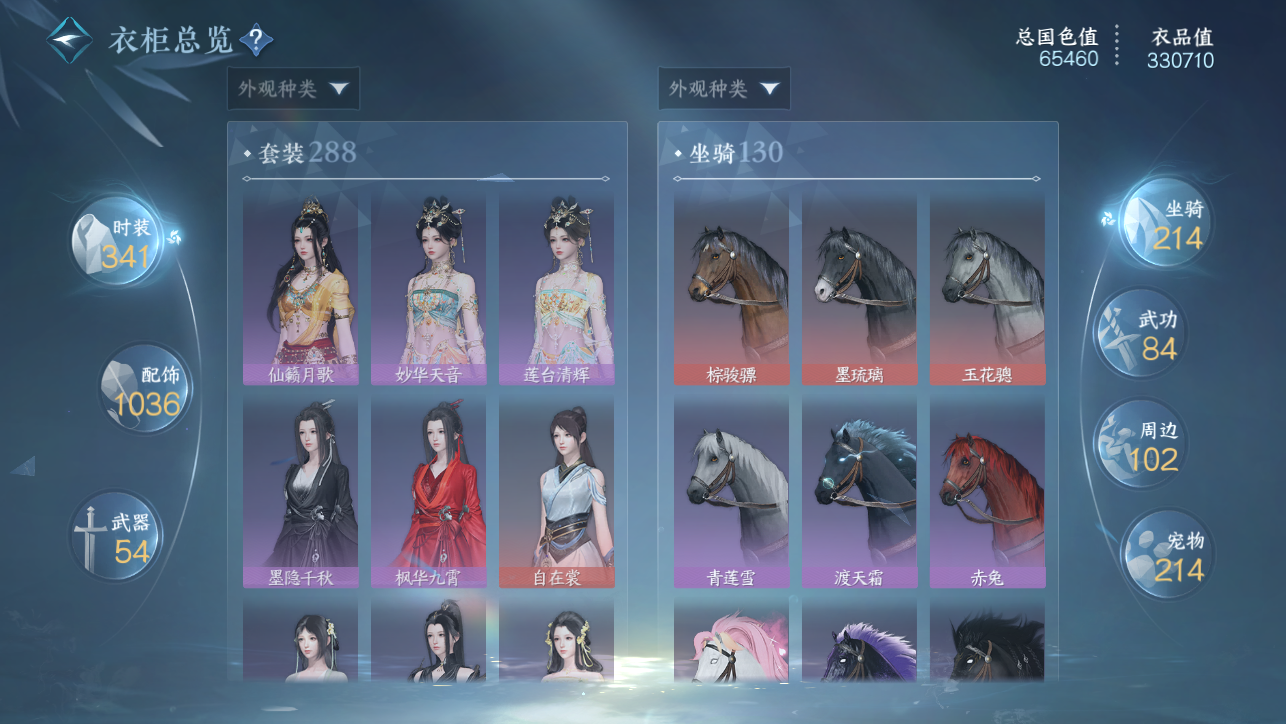Select the 棕骏骠 brown horse mount
This screenshot has width=1286, height=724.
click(731, 289)
